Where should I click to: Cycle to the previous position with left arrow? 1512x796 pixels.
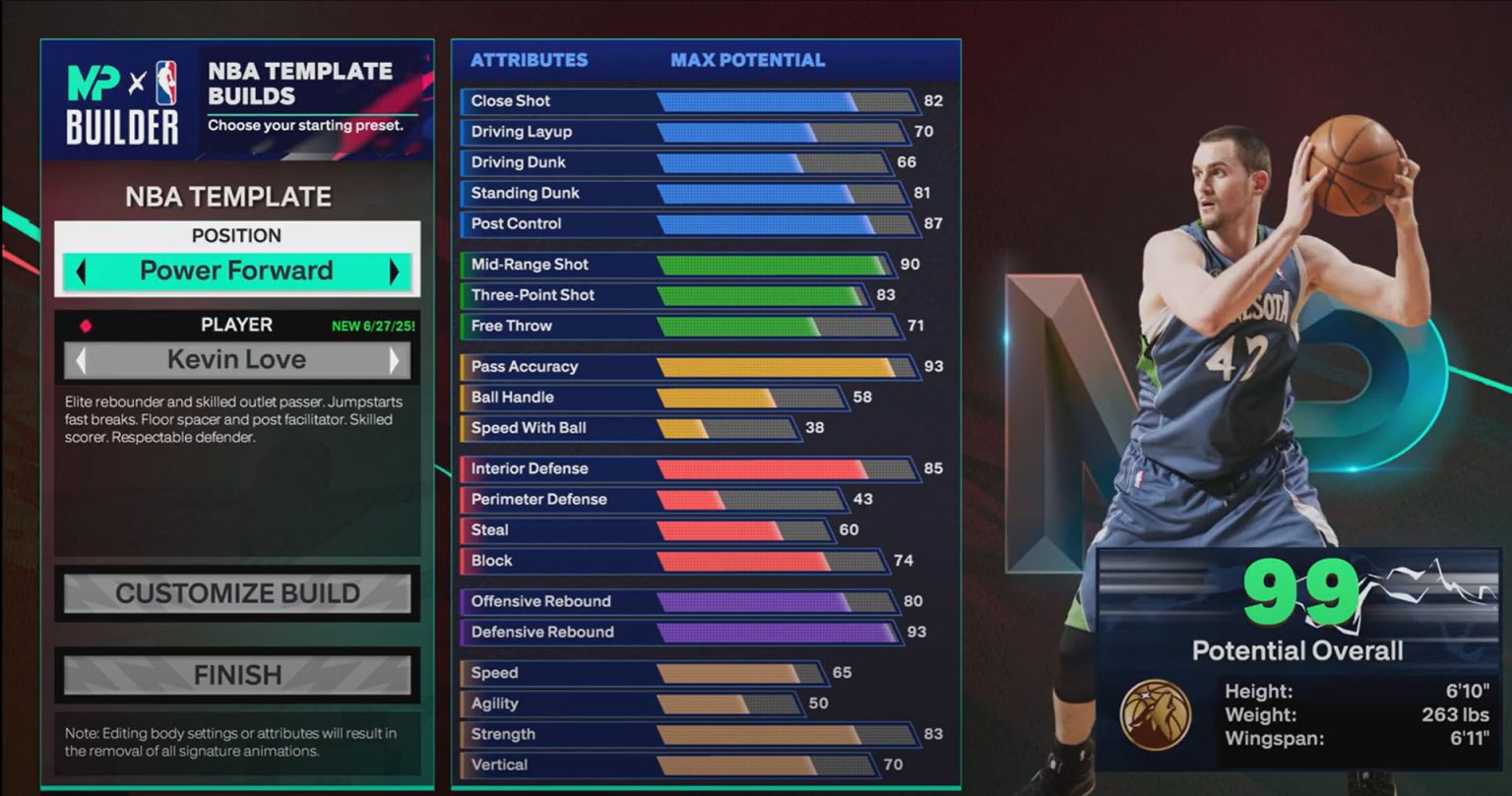point(83,270)
